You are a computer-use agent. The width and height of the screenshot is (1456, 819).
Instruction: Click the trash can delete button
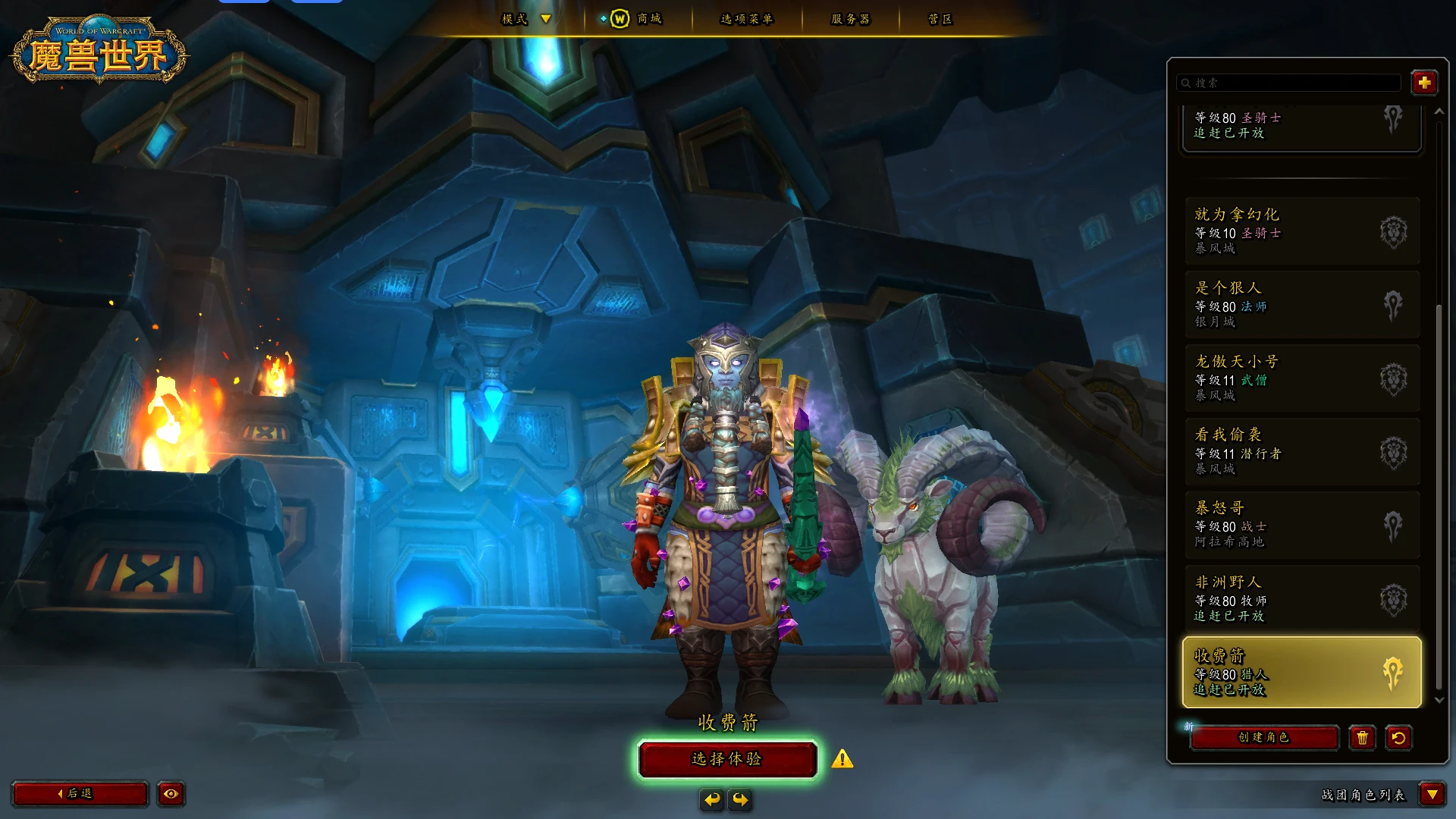click(x=1362, y=737)
